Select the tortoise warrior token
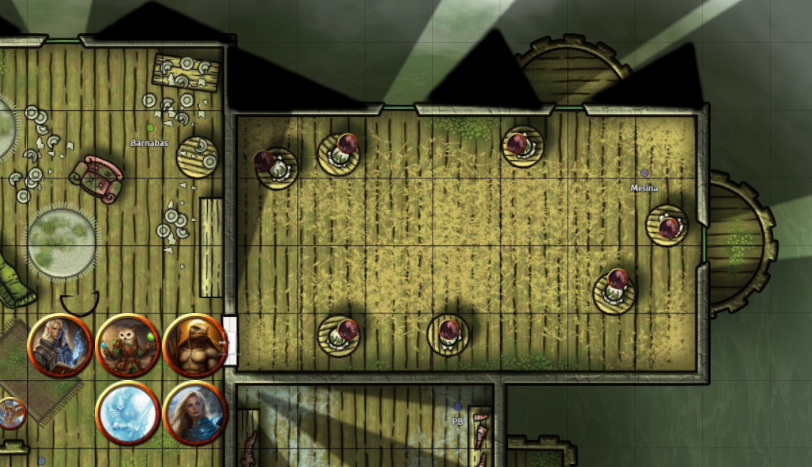 click(195, 345)
